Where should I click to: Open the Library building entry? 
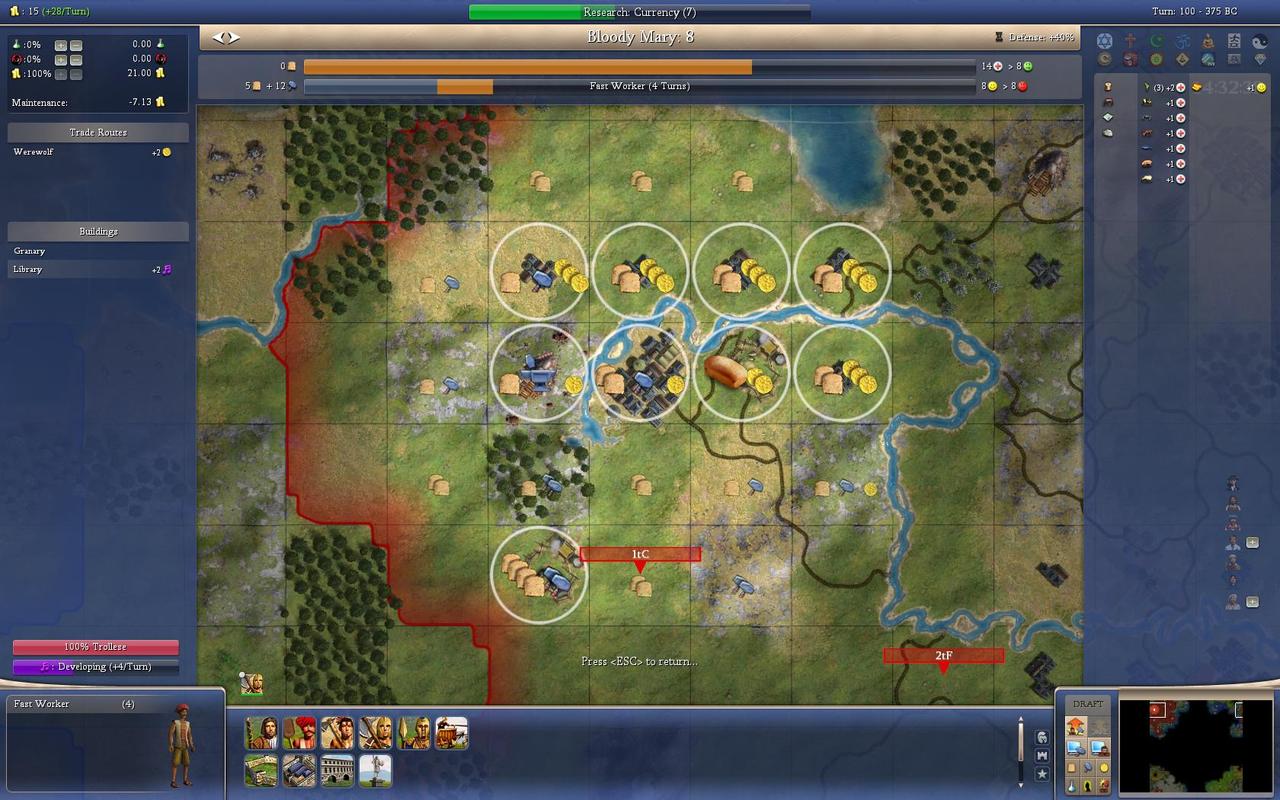(x=28, y=270)
